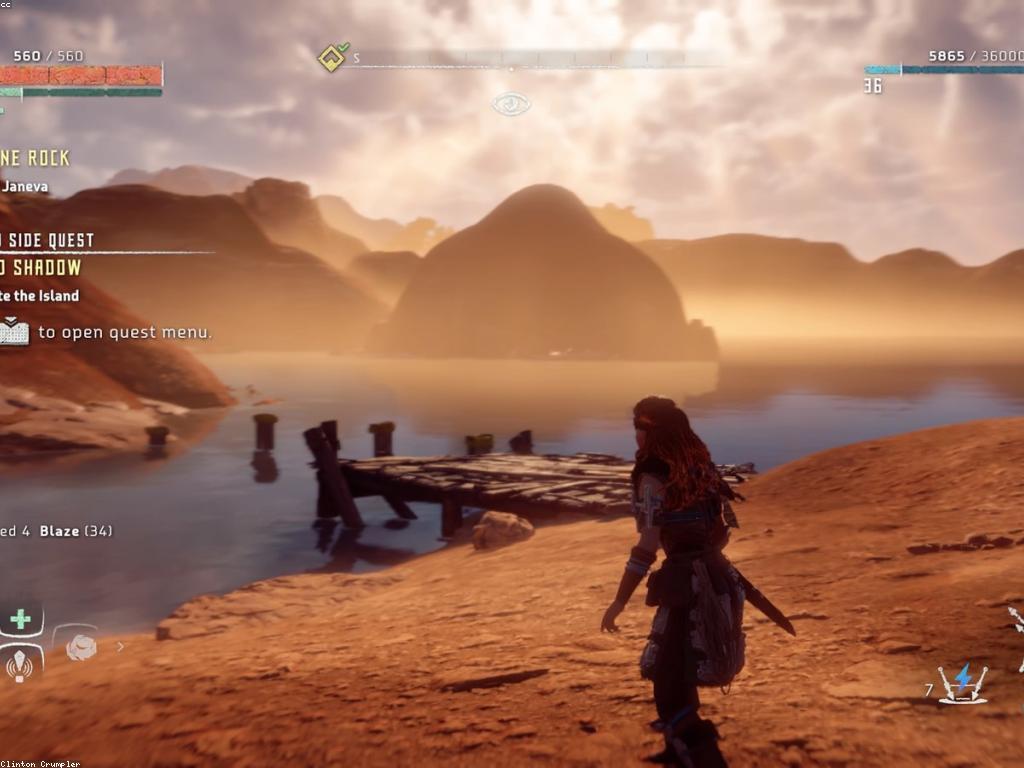Cycle tools with the small right arrow
Image resolution: width=1024 pixels, height=768 pixels.
[x=121, y=647]
